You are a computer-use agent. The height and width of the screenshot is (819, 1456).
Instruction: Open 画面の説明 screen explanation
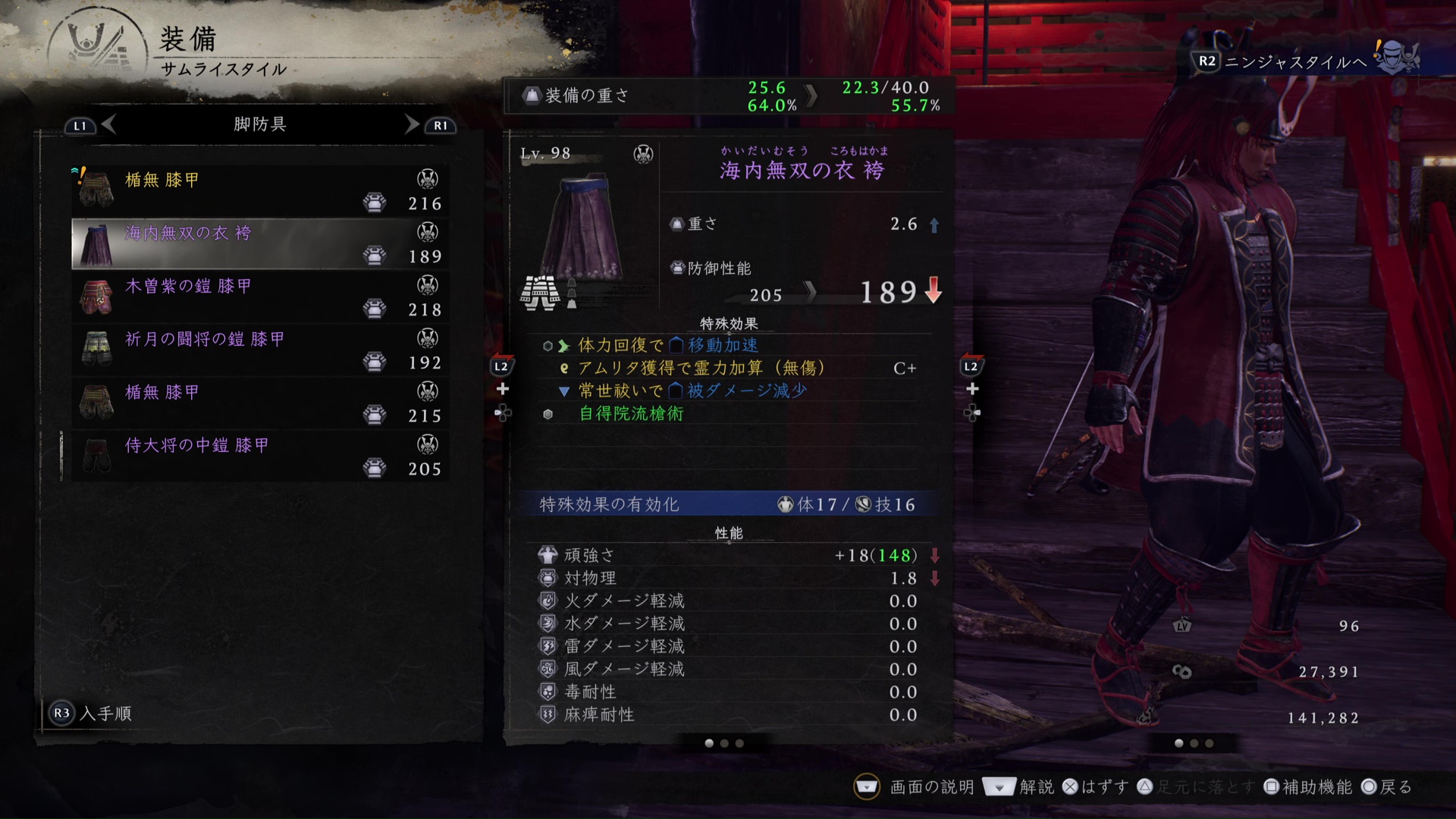(916, 787)
